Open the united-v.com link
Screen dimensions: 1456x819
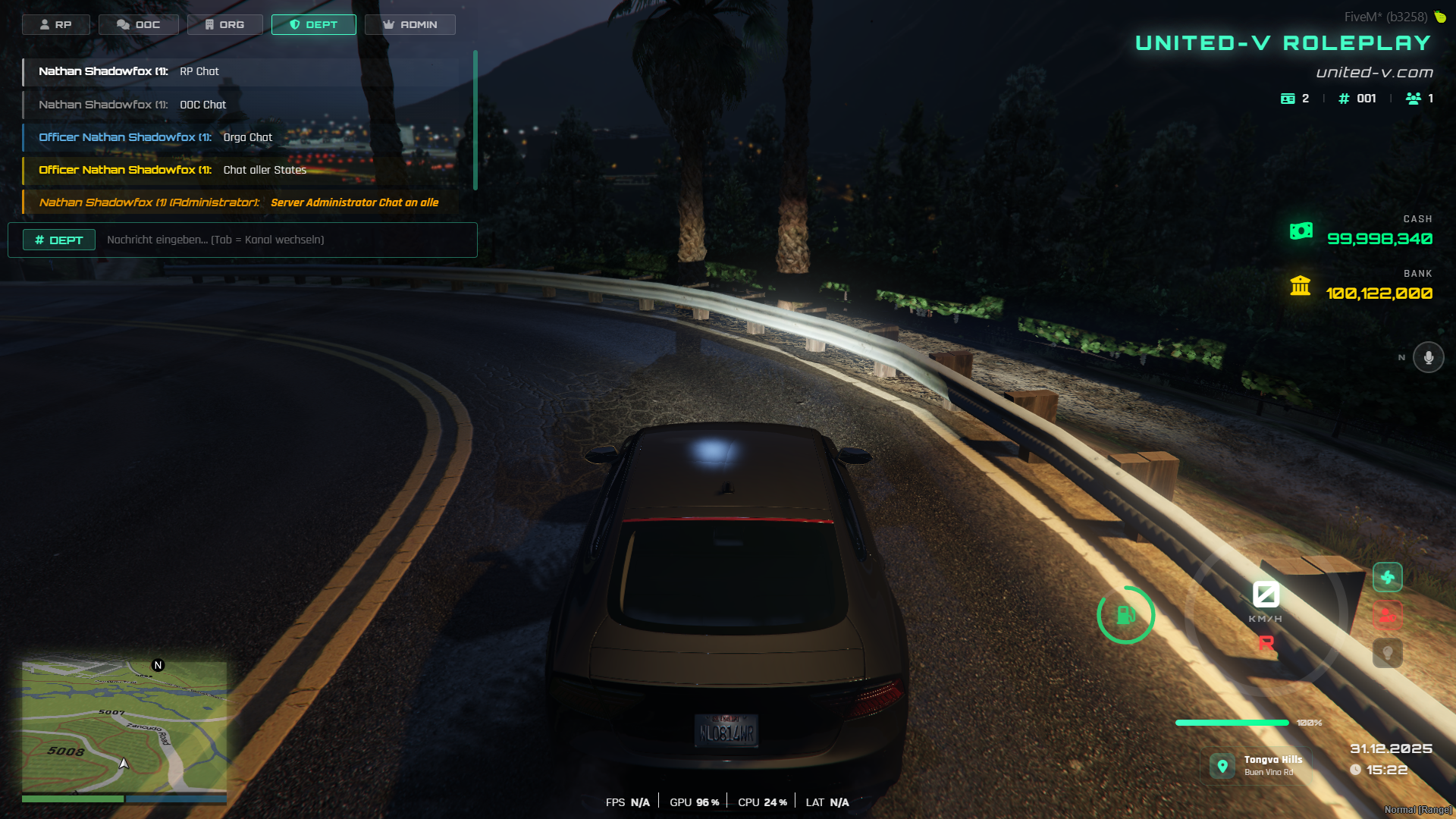[1374, 73]
